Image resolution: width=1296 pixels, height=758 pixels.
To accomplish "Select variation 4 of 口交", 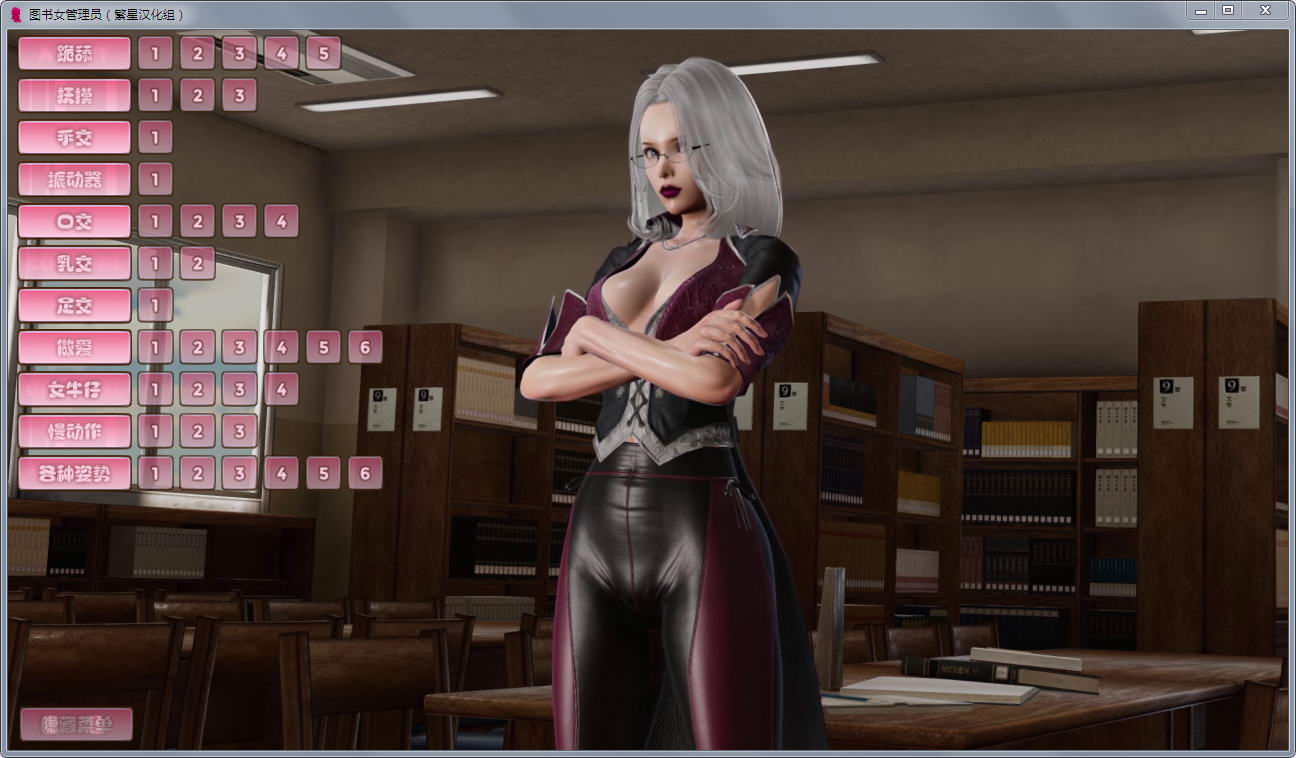I will click(281, 221).
